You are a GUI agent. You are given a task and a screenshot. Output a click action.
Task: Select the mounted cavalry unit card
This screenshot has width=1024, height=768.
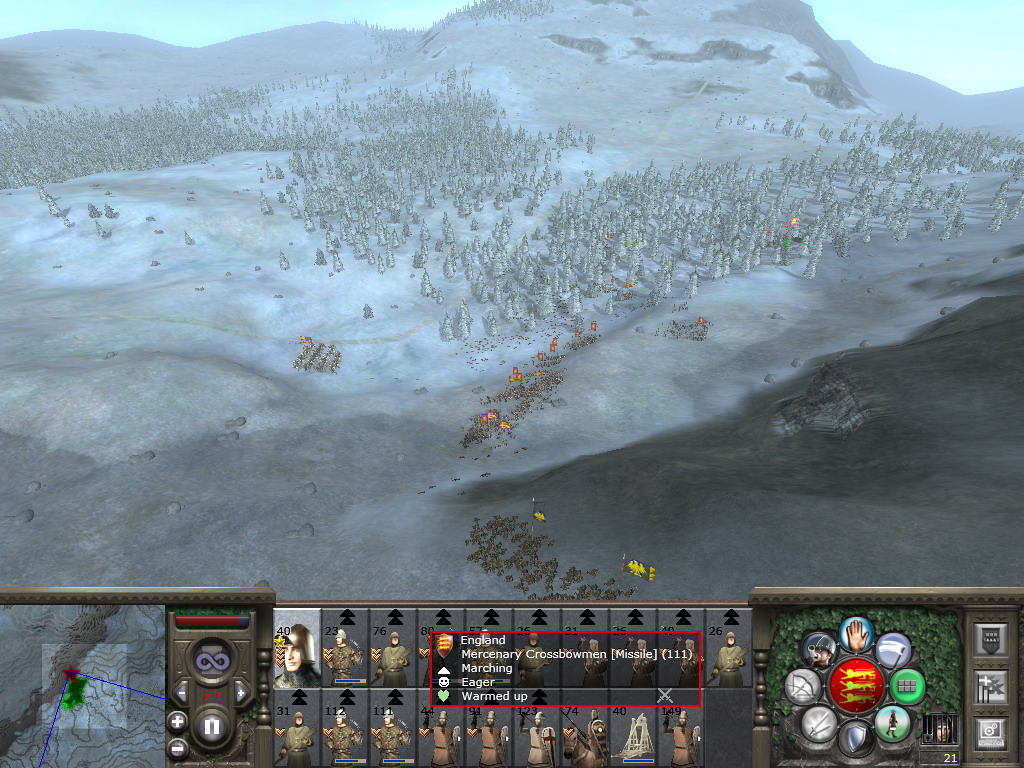[586, 731]
